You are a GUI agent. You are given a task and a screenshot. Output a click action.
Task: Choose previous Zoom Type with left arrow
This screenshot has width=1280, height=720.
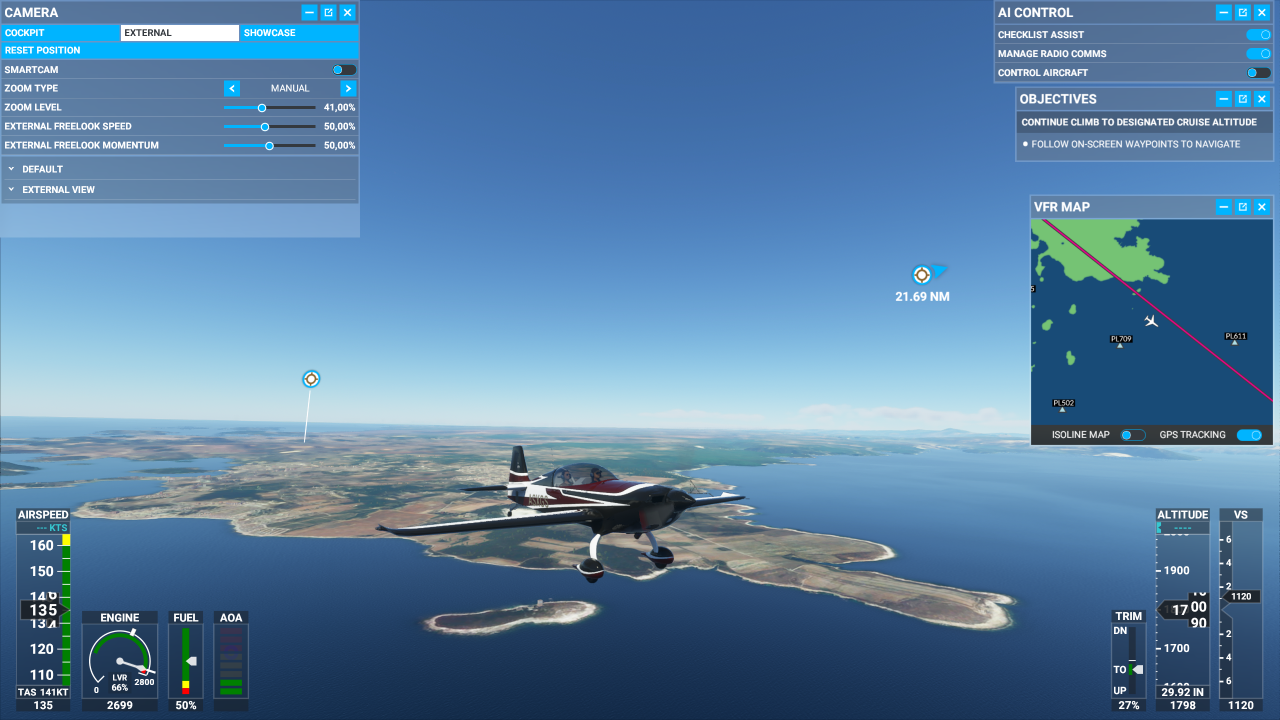(x=231, y=88)
